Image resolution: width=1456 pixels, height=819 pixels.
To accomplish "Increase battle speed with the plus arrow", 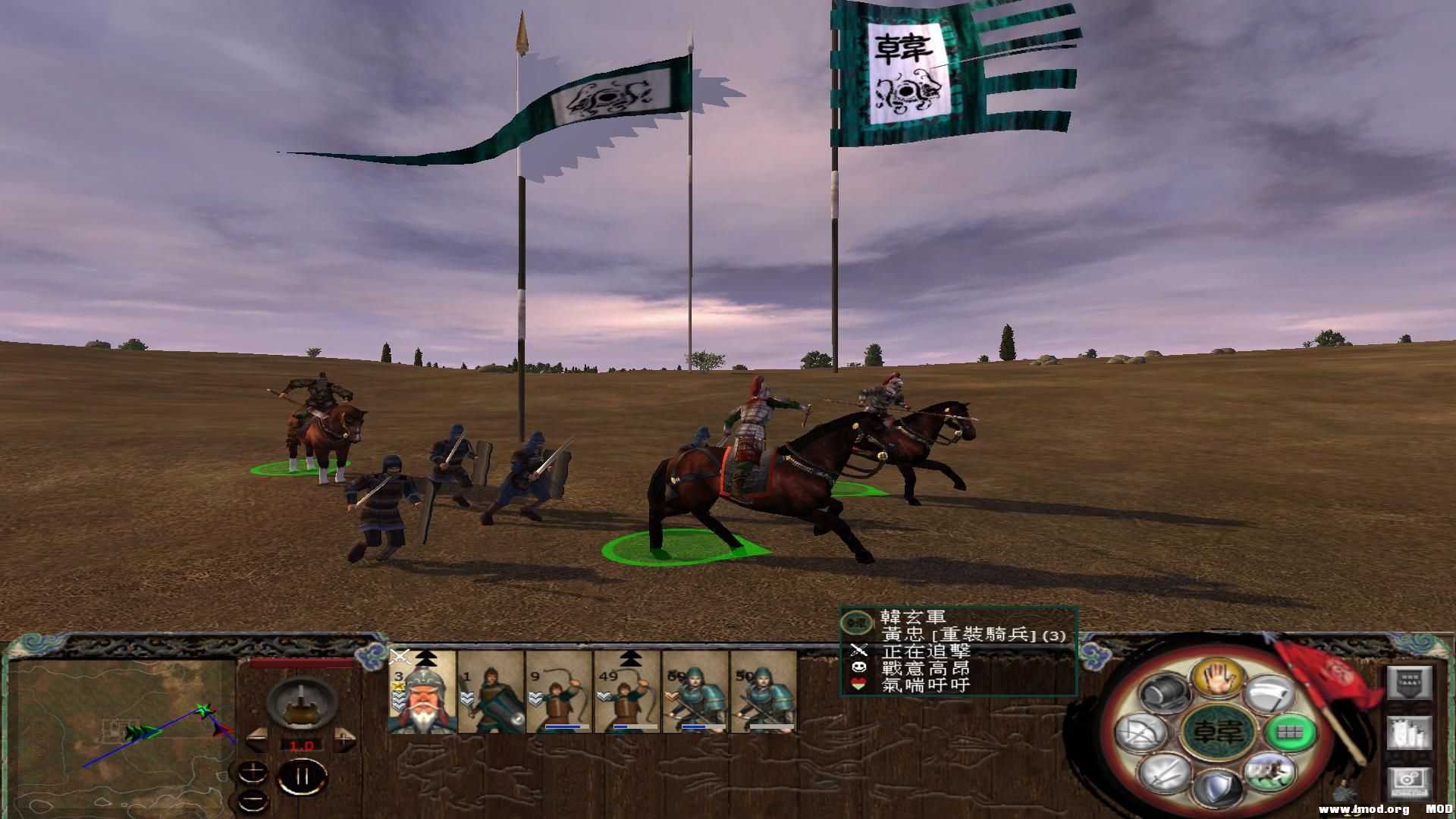I will click(x=343, y=740).
